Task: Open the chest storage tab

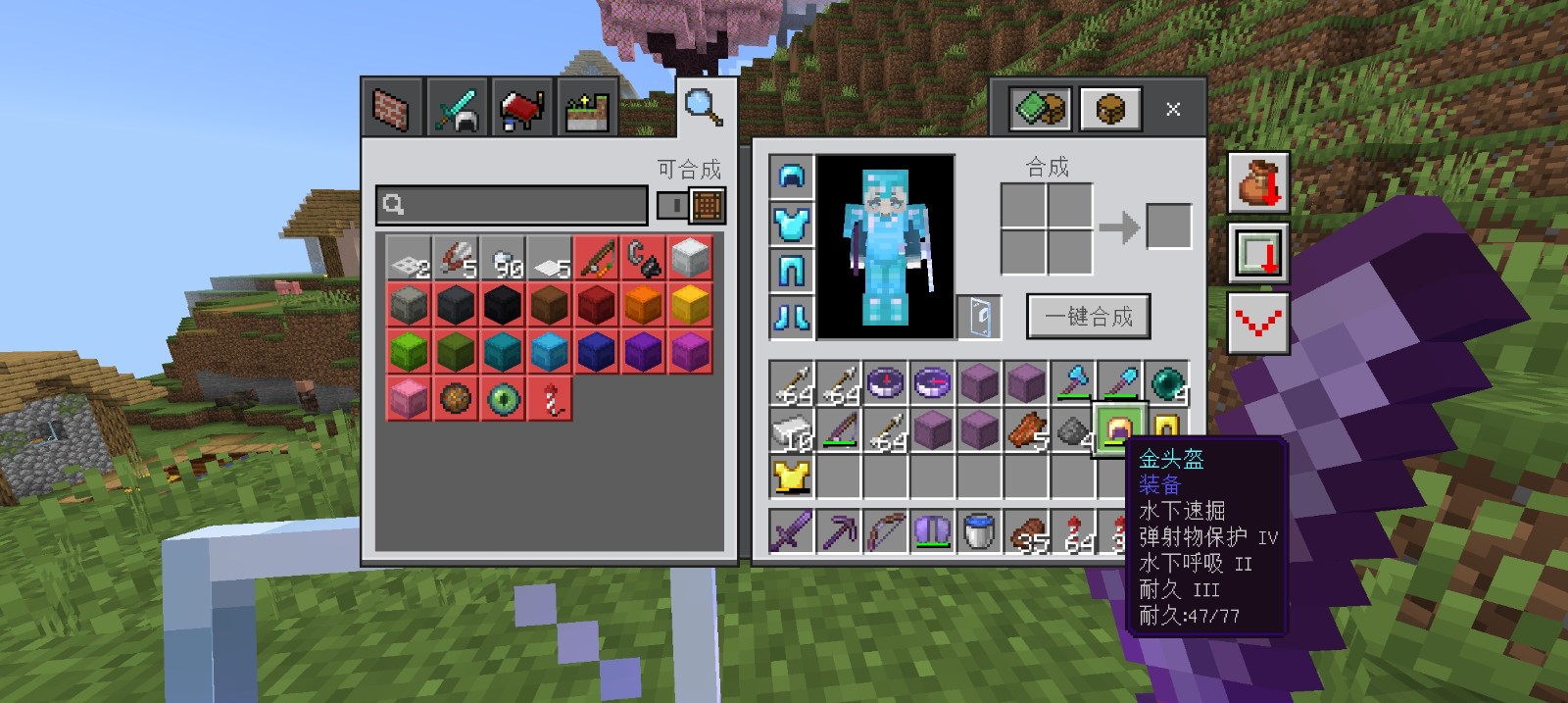Action: [1109, 109]
